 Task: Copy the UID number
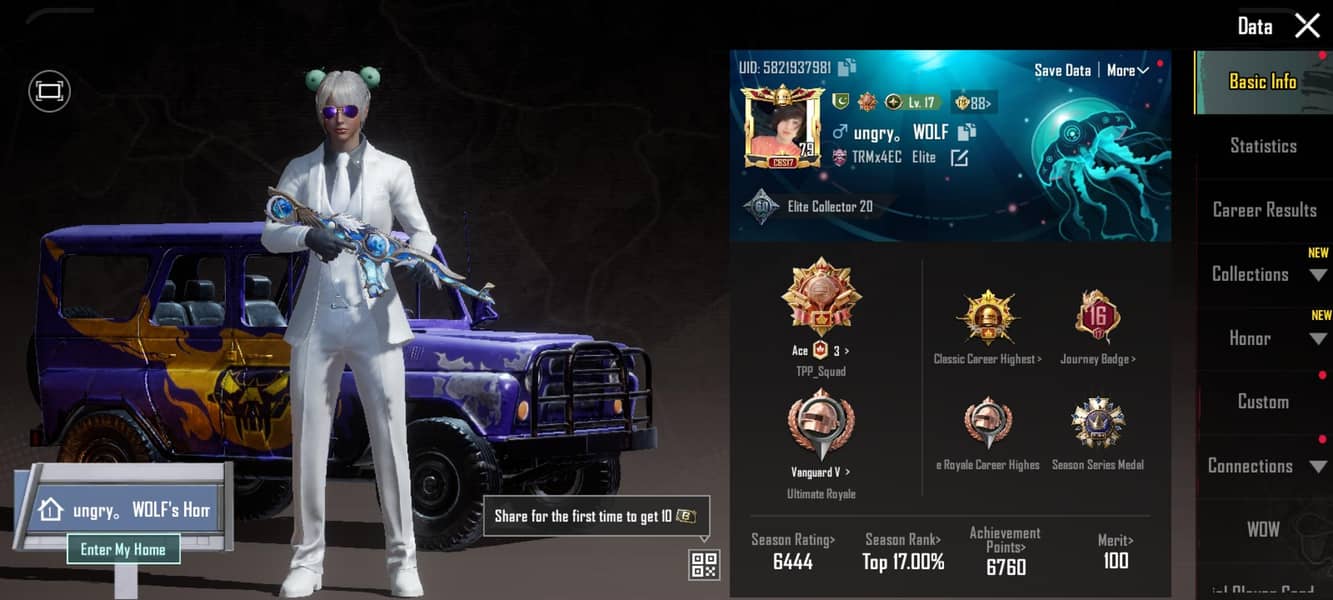[847, 68]
